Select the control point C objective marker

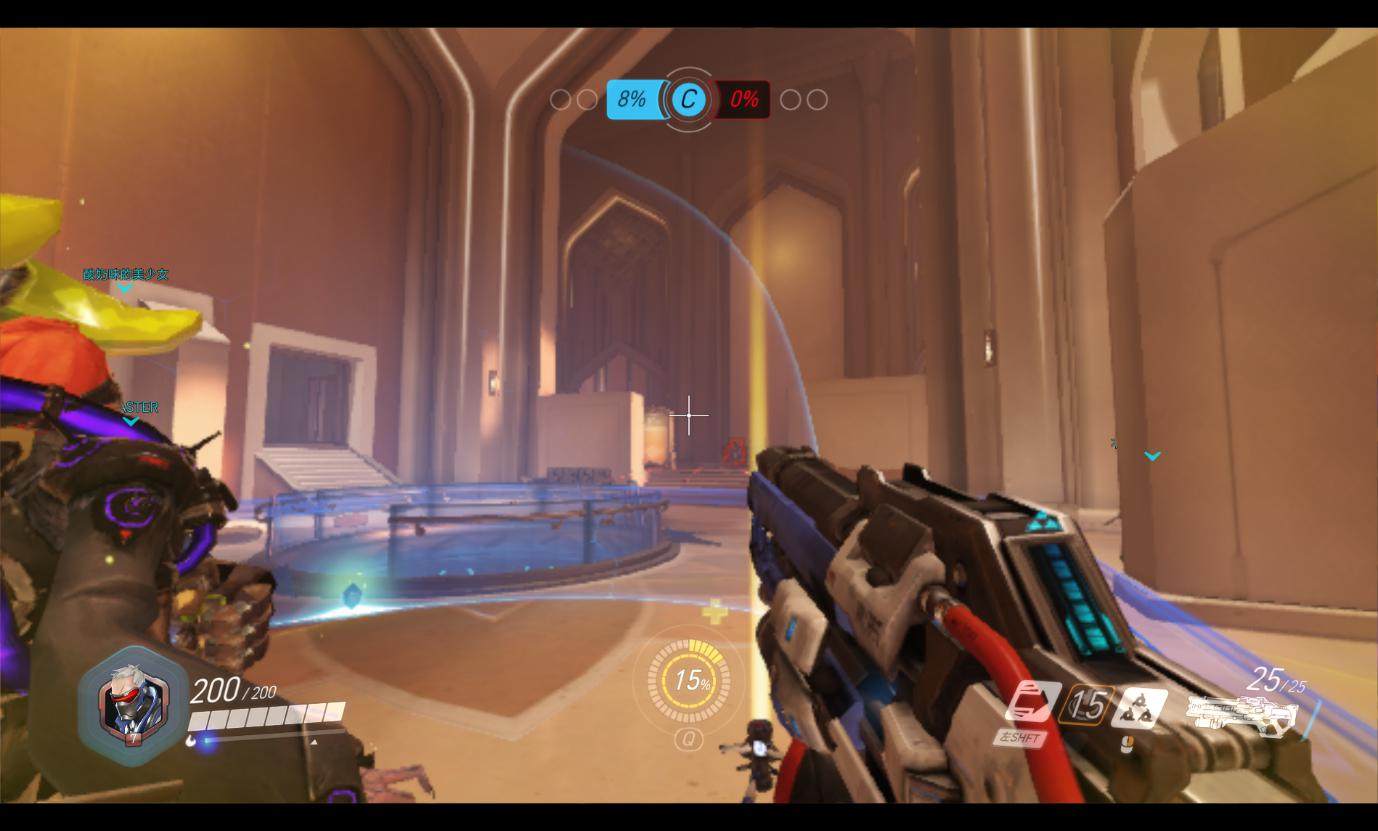688,99
